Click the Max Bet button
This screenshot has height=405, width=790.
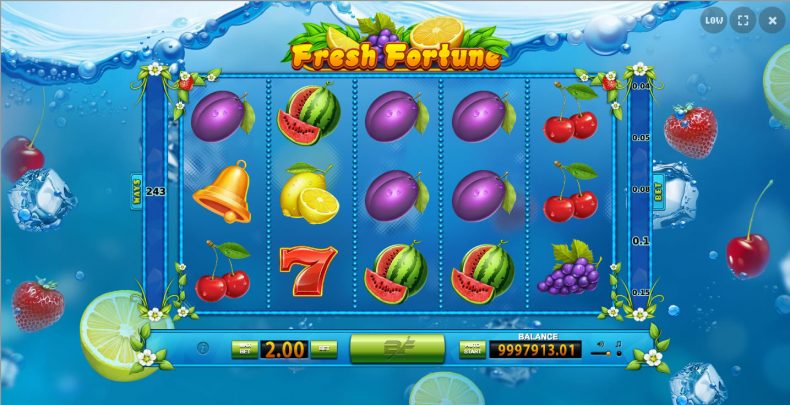[245, 349]
